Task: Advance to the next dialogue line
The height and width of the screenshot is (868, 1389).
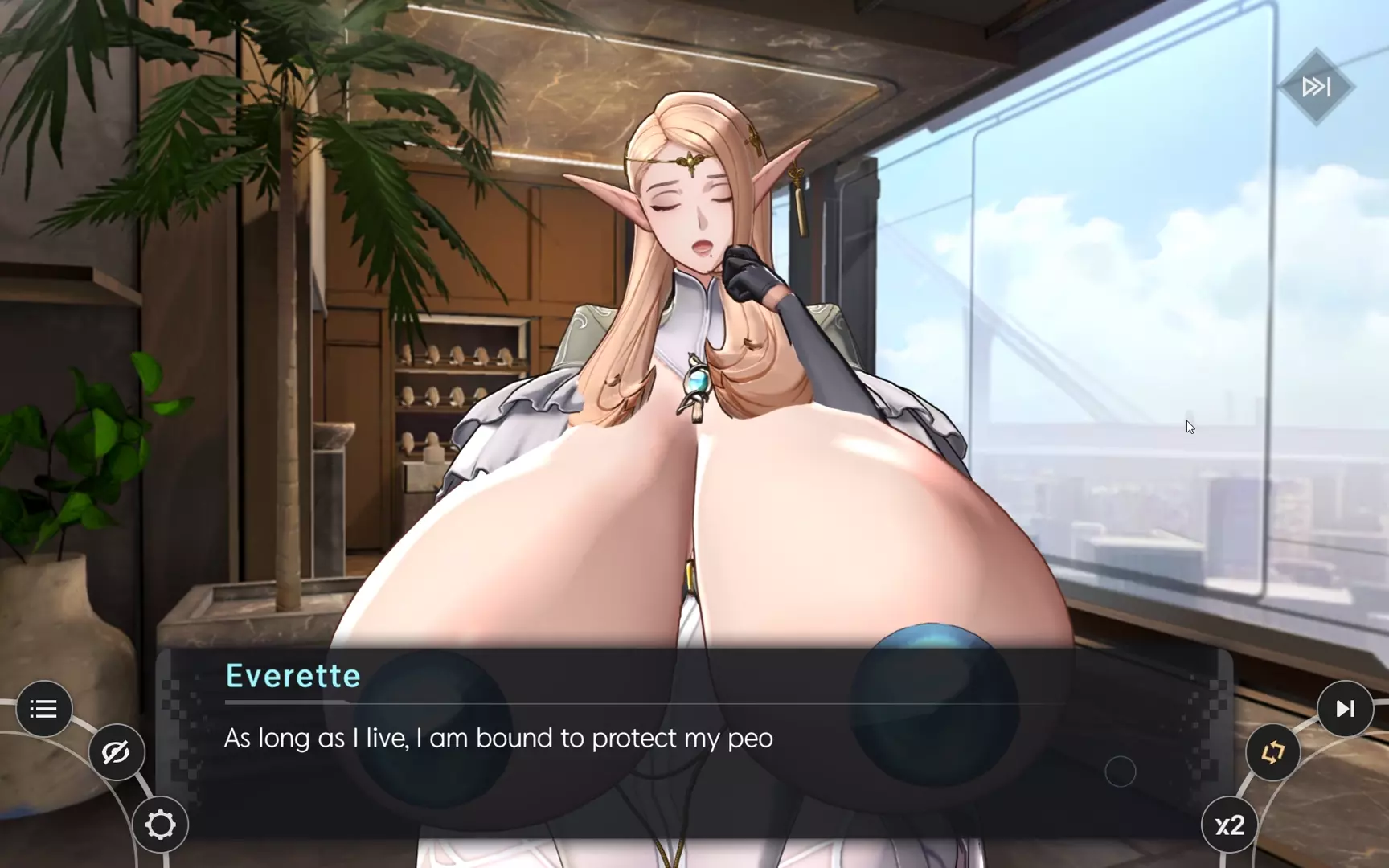Action: pos(1345,709)
